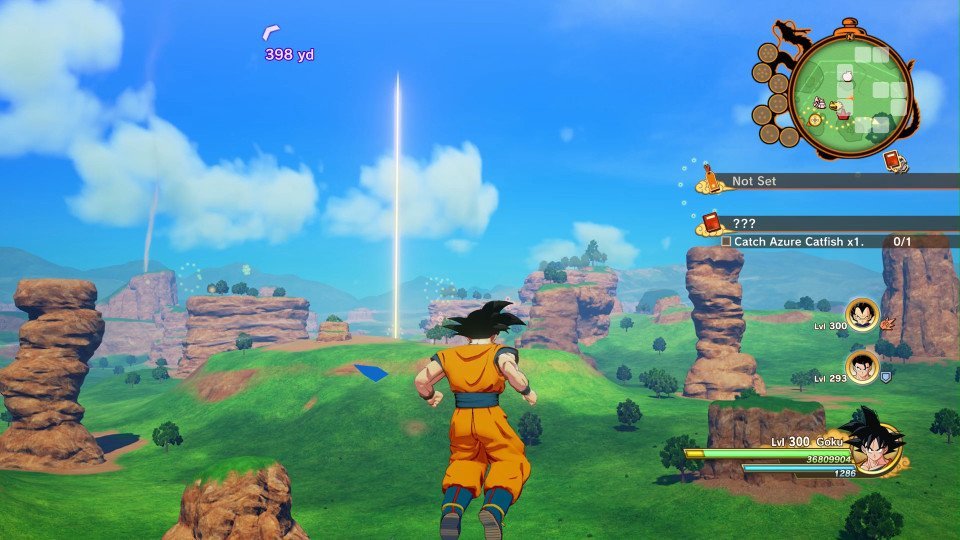This screenshot has height=540, width=960.
Task: Click the red book icon below minimap
Action: point(893,160)
